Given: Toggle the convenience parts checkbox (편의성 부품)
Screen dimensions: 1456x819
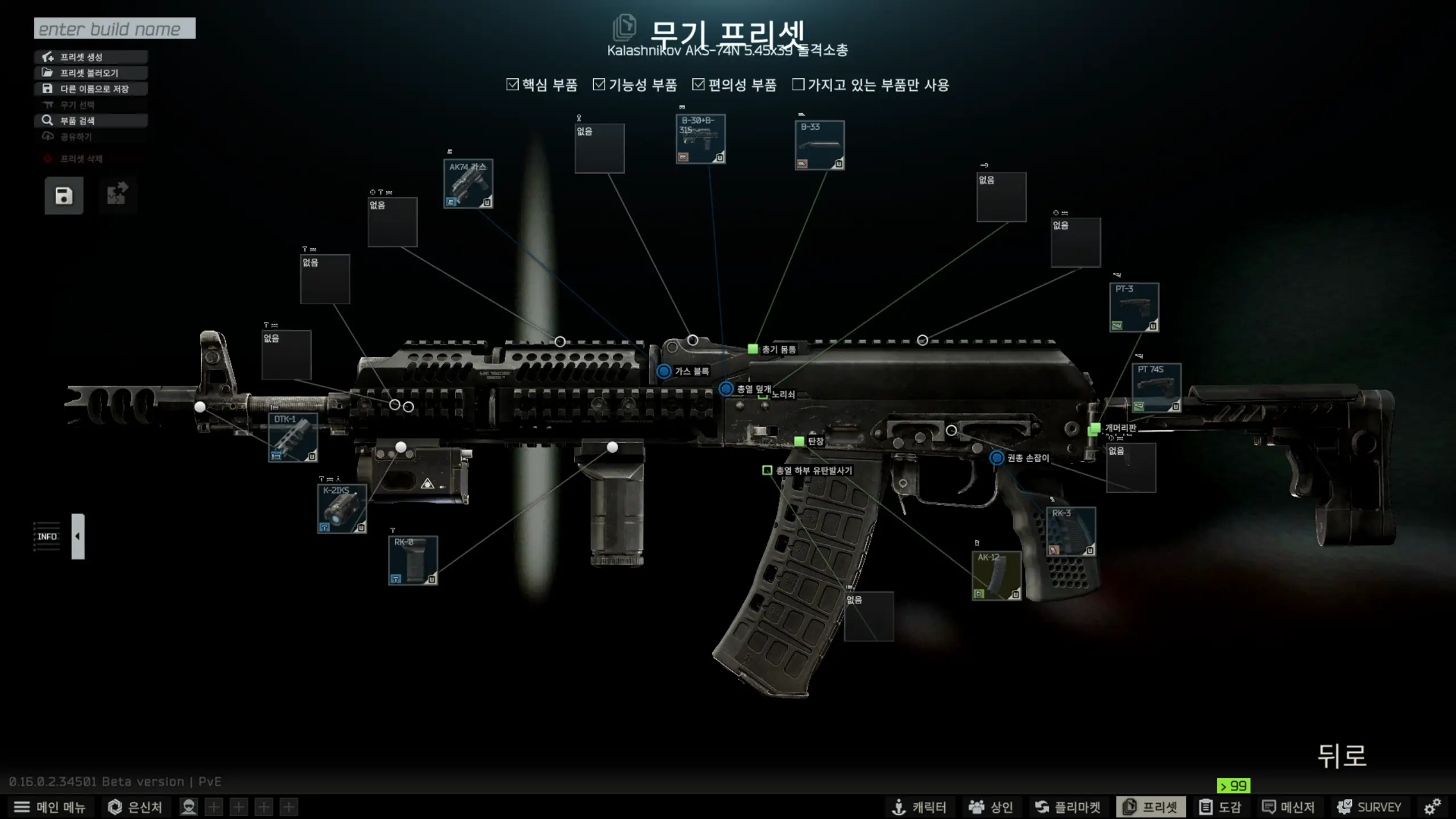Looking at the screenshot, I should point(698,85).
